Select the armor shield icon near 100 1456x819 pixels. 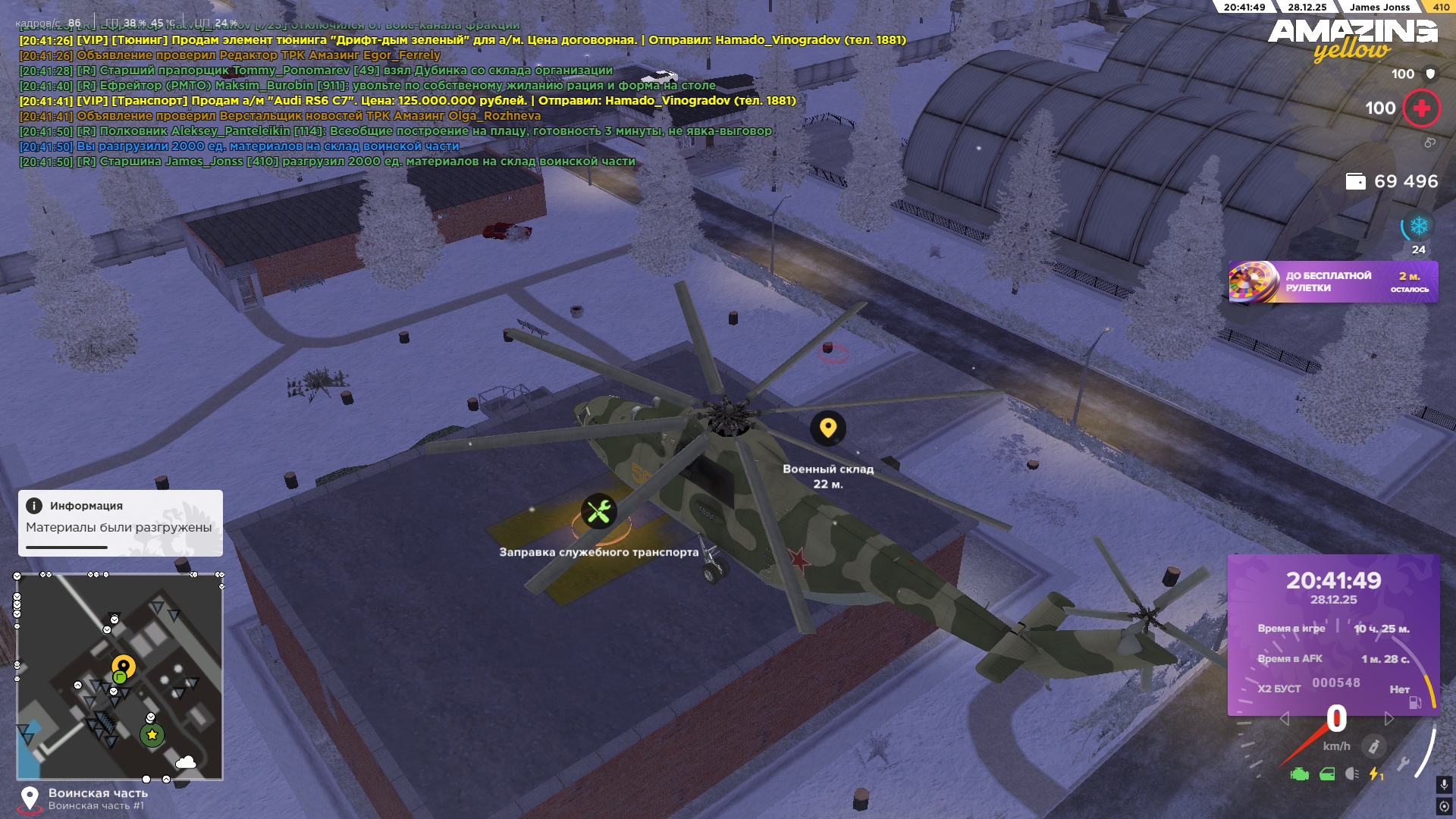[x=1429, y=74]
